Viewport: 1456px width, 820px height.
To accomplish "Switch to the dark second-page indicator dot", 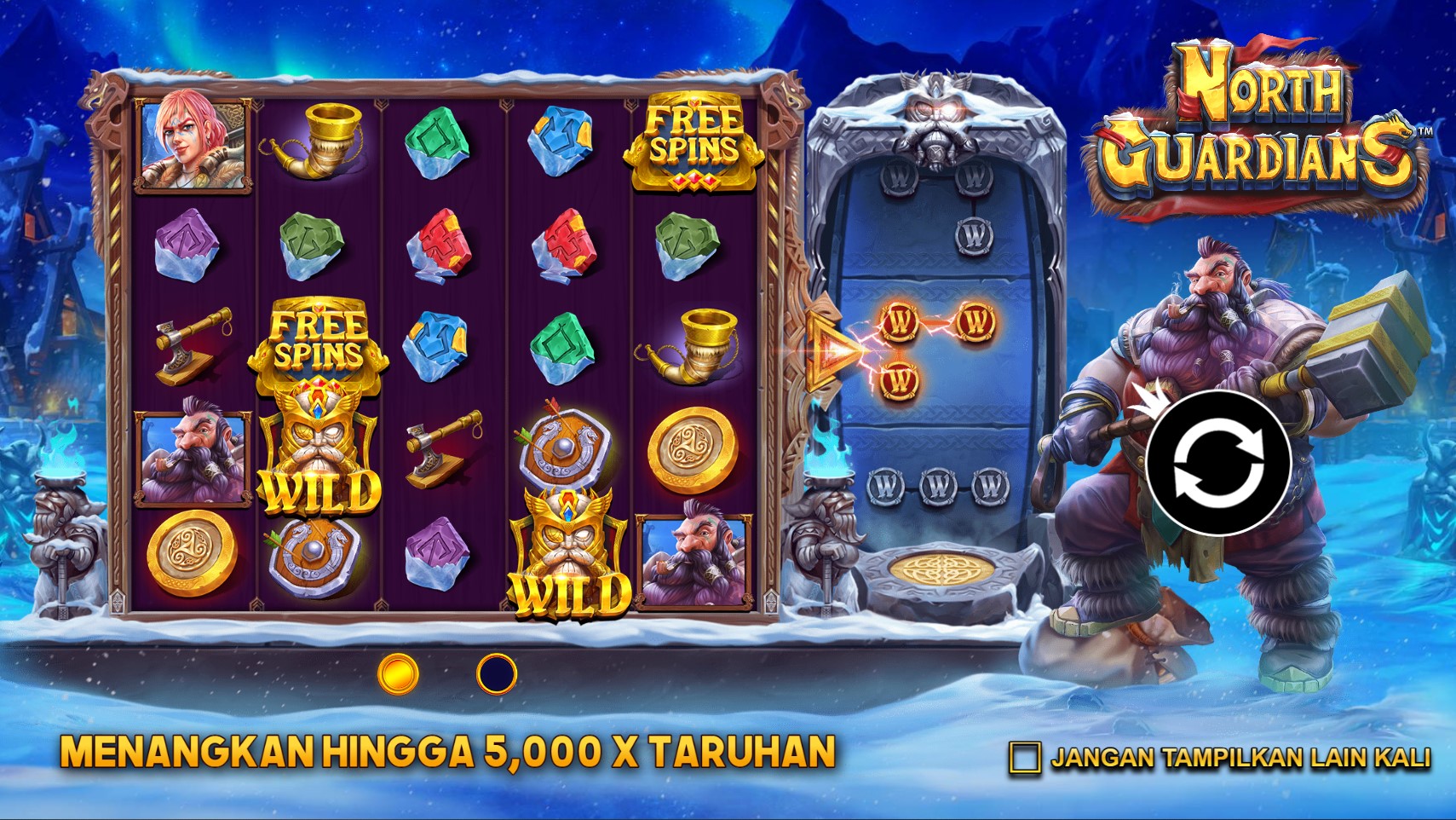I will [497, 674].
